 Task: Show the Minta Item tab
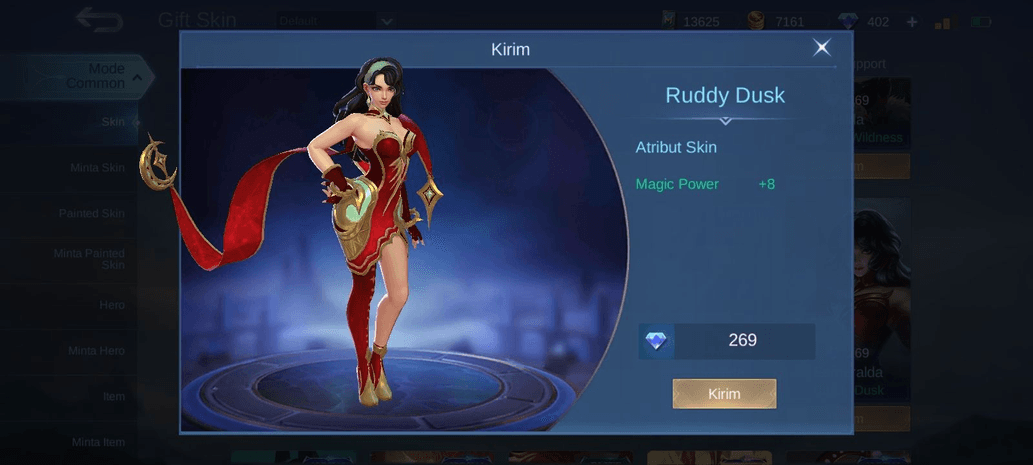tap(98, 442)
